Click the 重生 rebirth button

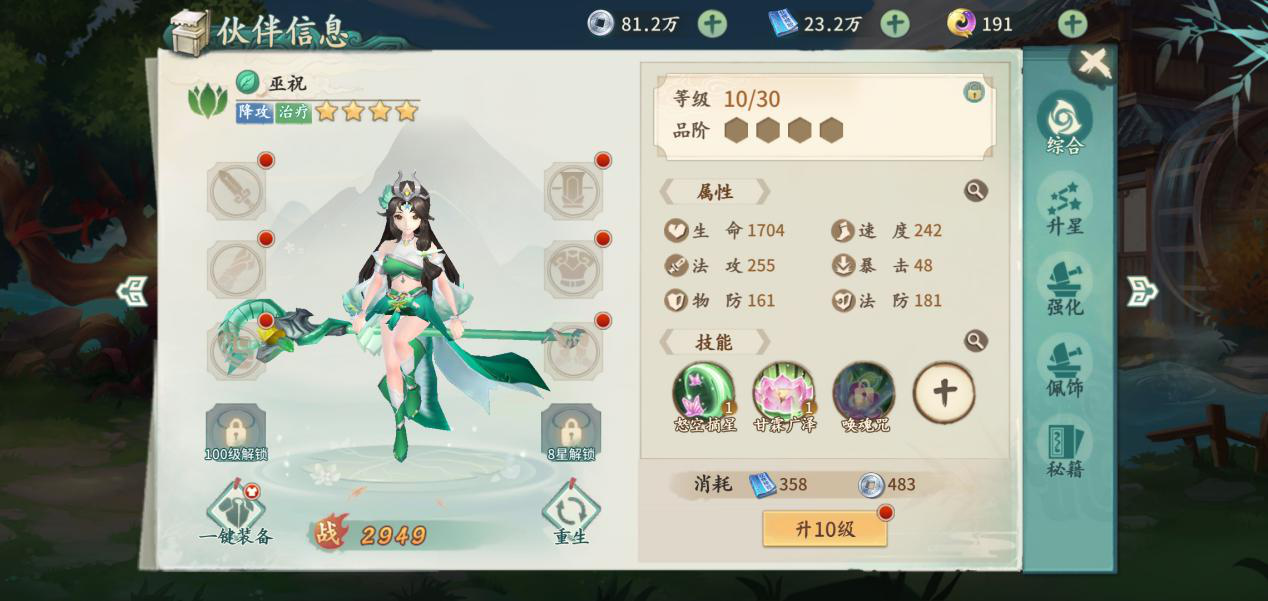(571, 512)
